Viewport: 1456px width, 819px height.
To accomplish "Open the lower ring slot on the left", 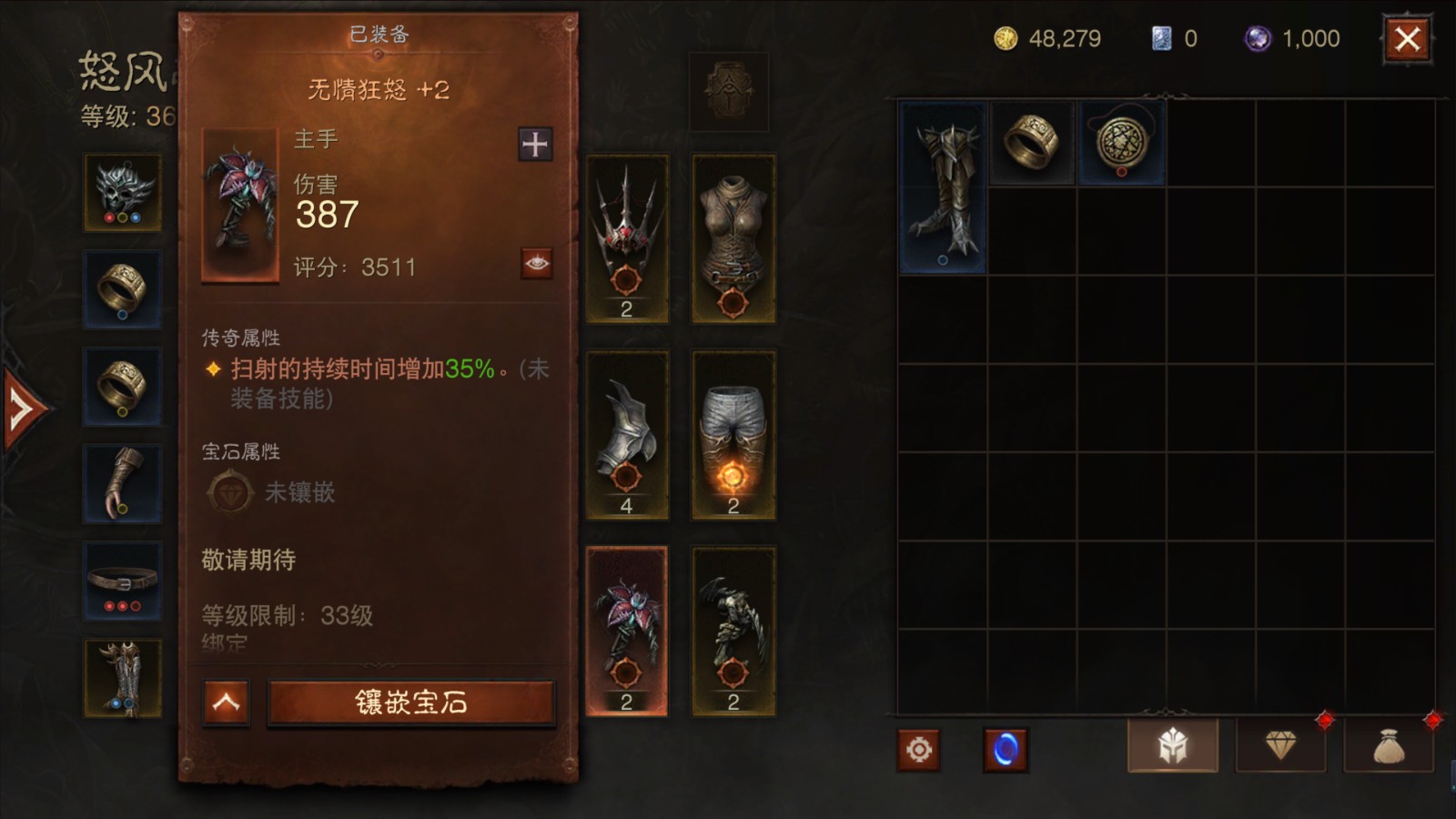I will 123,386.
